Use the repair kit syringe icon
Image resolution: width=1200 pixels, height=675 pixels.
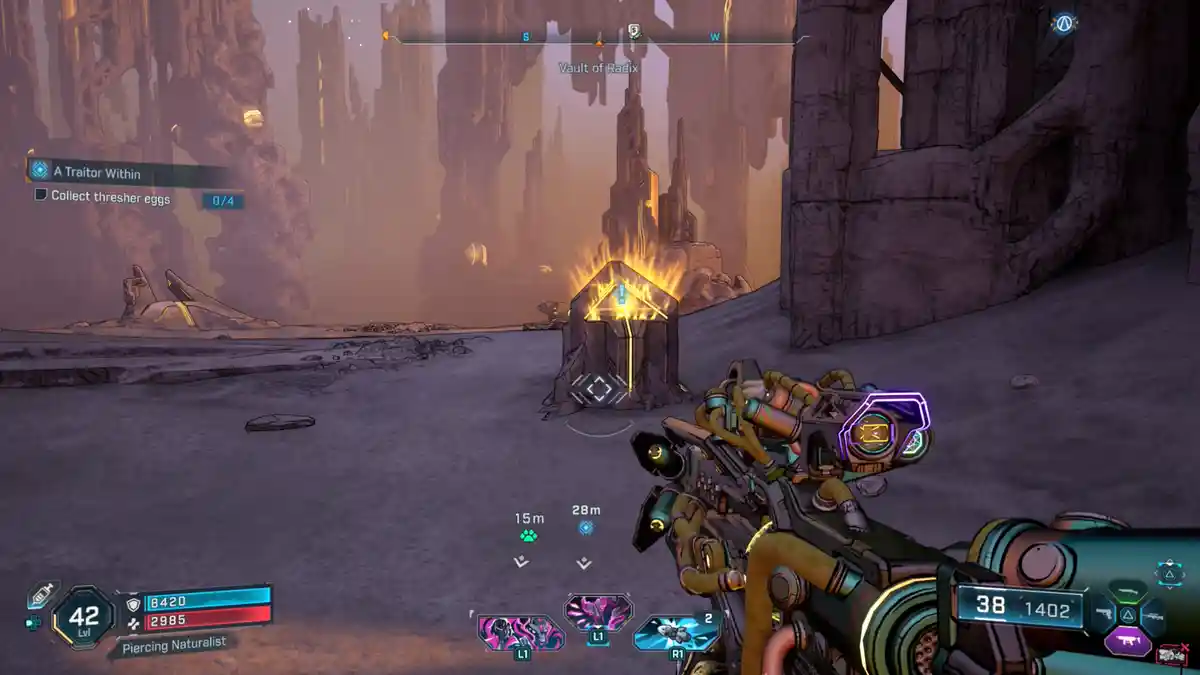pyautogui.click(x=39, y=595)
